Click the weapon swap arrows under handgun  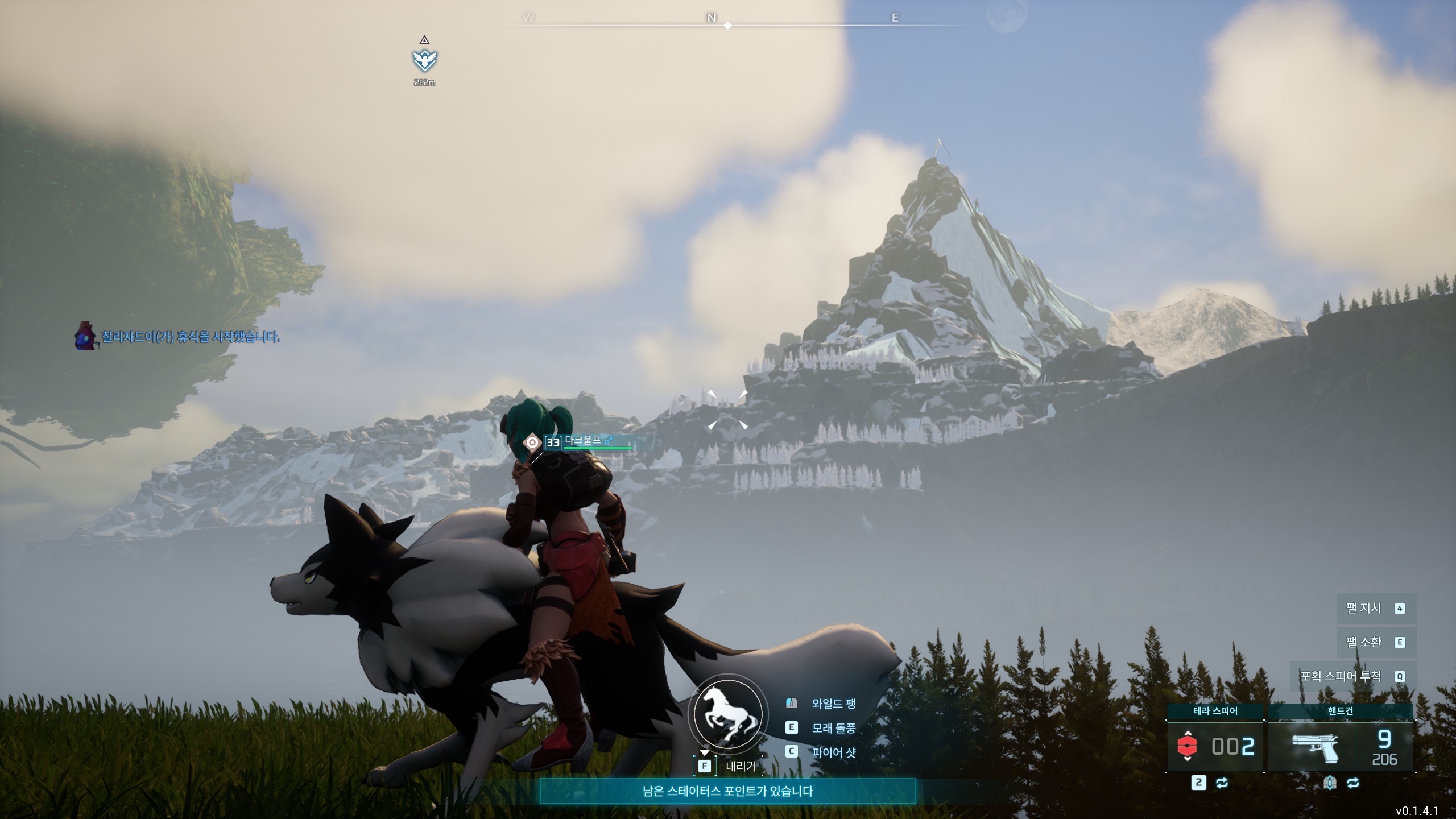(x=1353, y=783)
